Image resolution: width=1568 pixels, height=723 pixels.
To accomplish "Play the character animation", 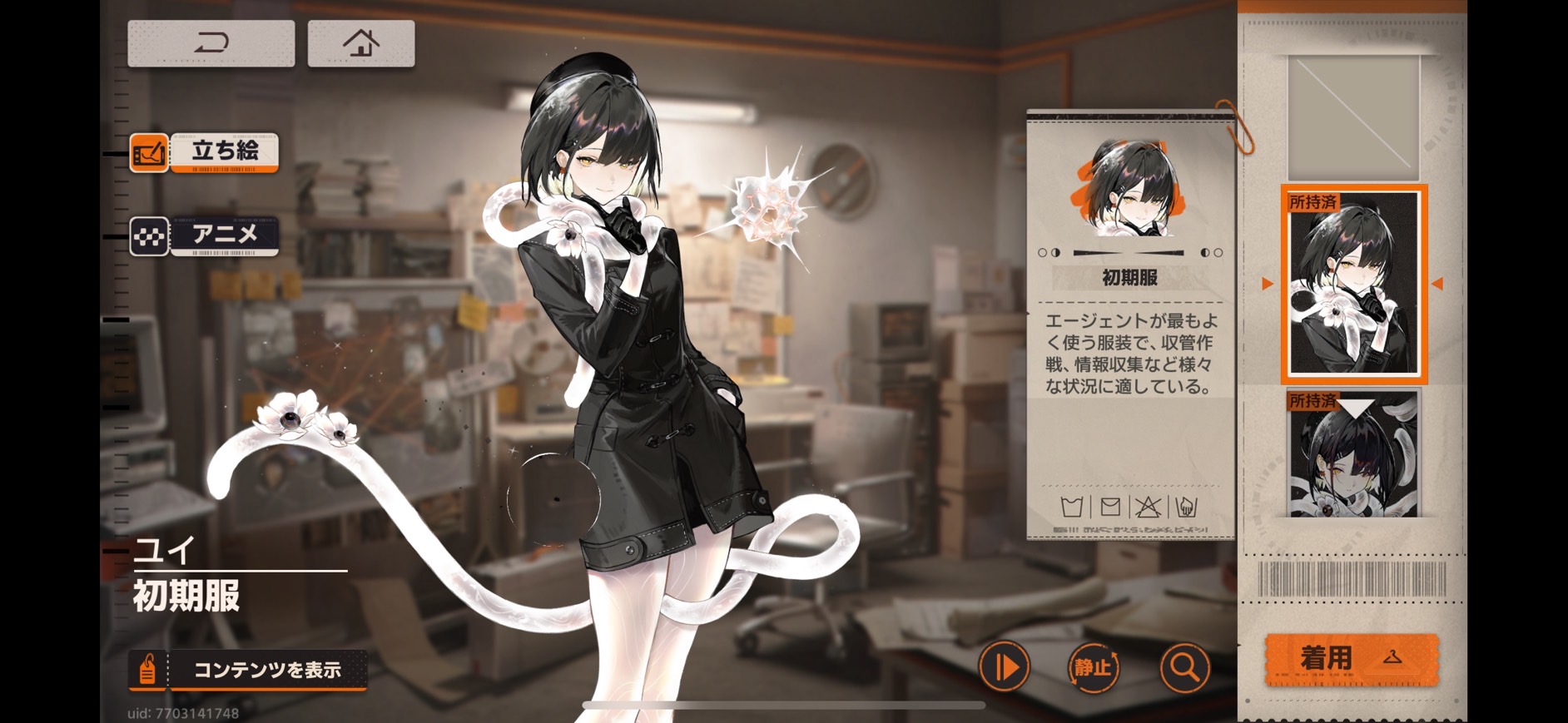I will (1005, 666).
